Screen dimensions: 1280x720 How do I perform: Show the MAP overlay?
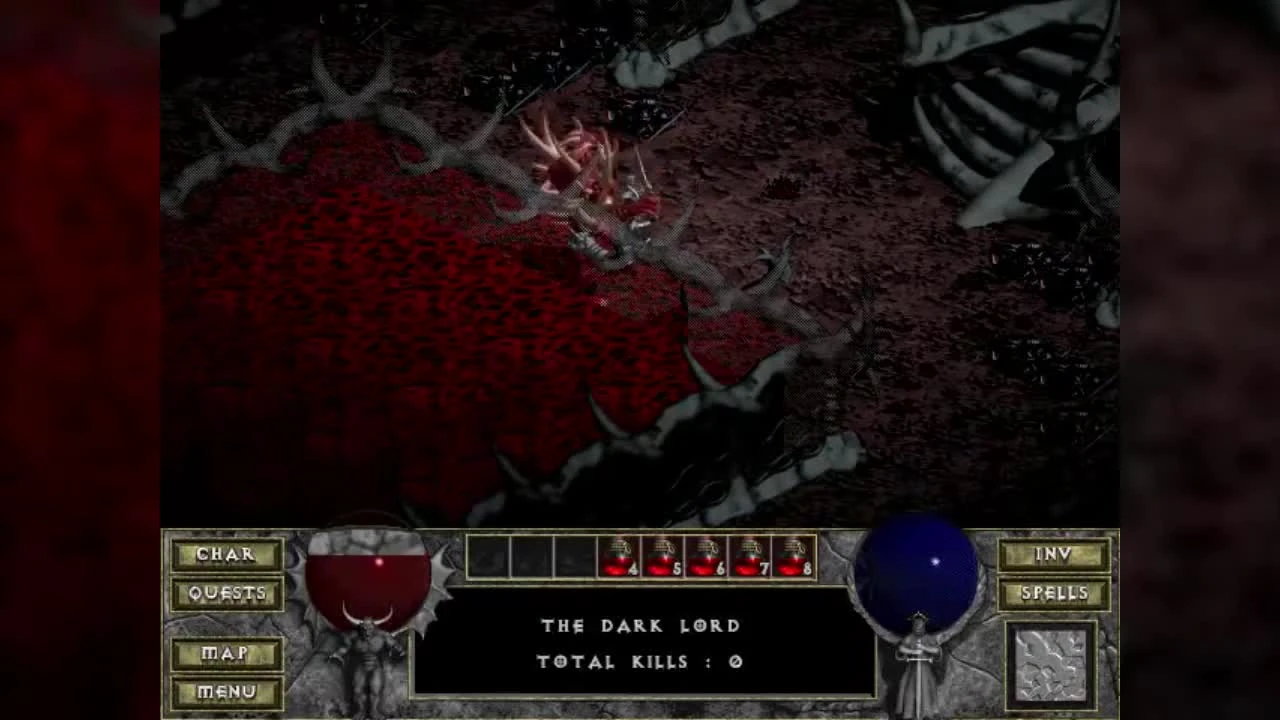tap(226, 654)
